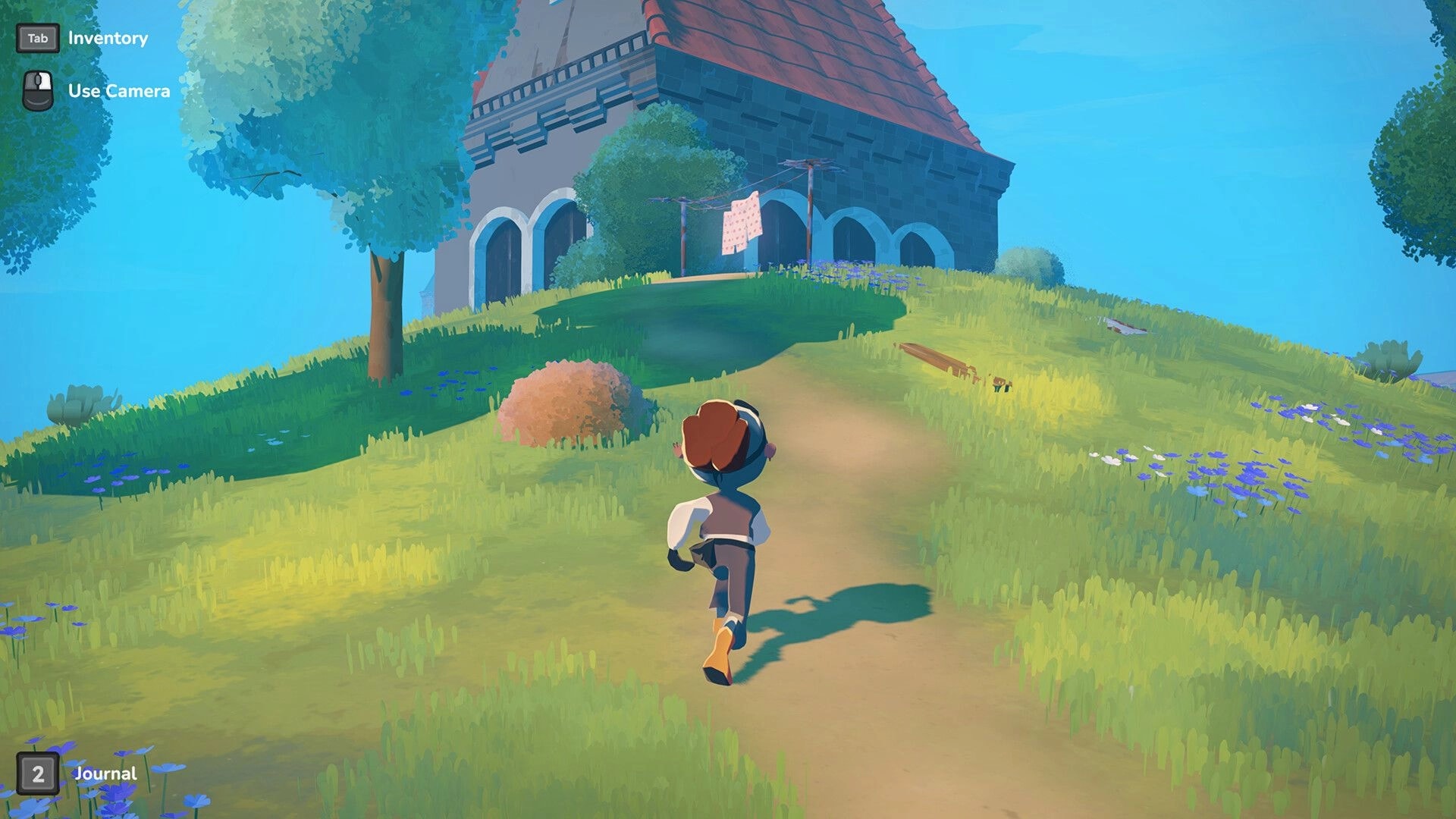Click the 2 key Journal icon
The width and height of the screenshot is (1456, 819).
[x=39, y=774]
